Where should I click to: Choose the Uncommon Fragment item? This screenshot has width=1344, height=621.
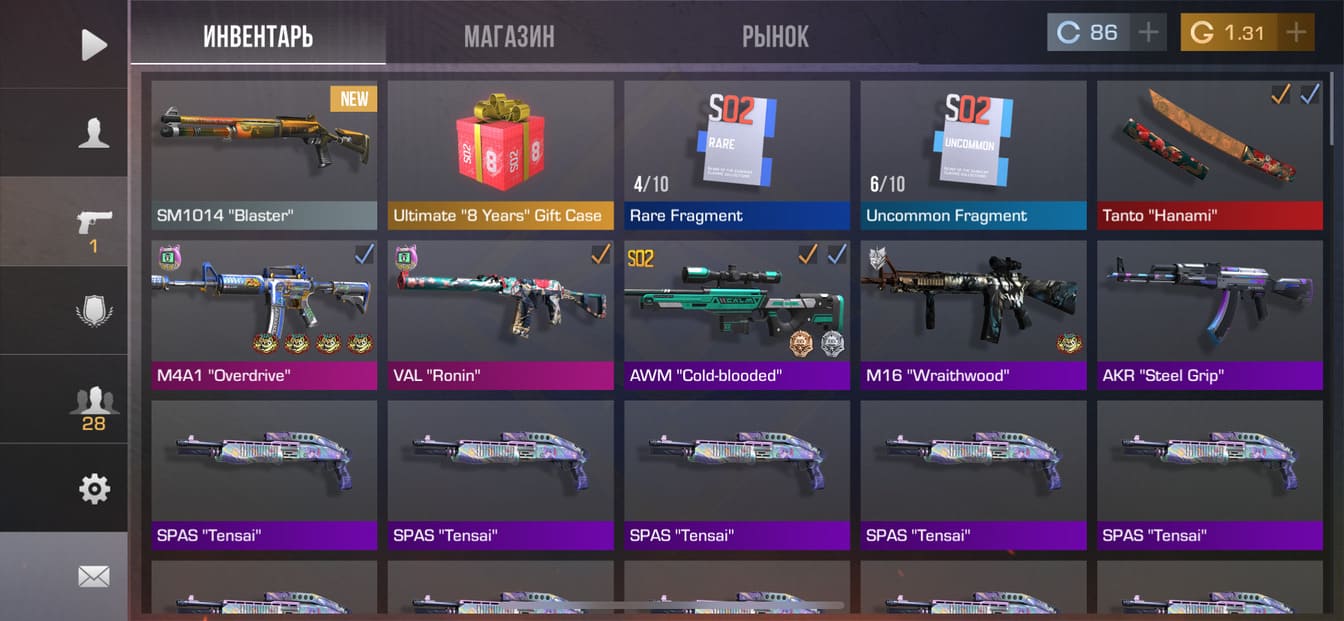click(x=973, y=155)
